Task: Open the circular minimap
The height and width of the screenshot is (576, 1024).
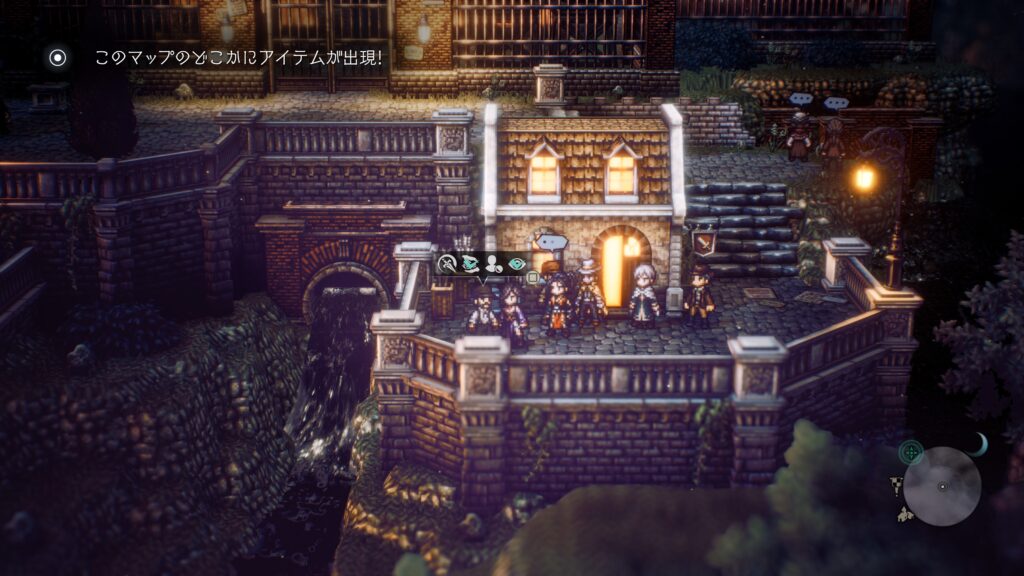Action: pos(942,486)
